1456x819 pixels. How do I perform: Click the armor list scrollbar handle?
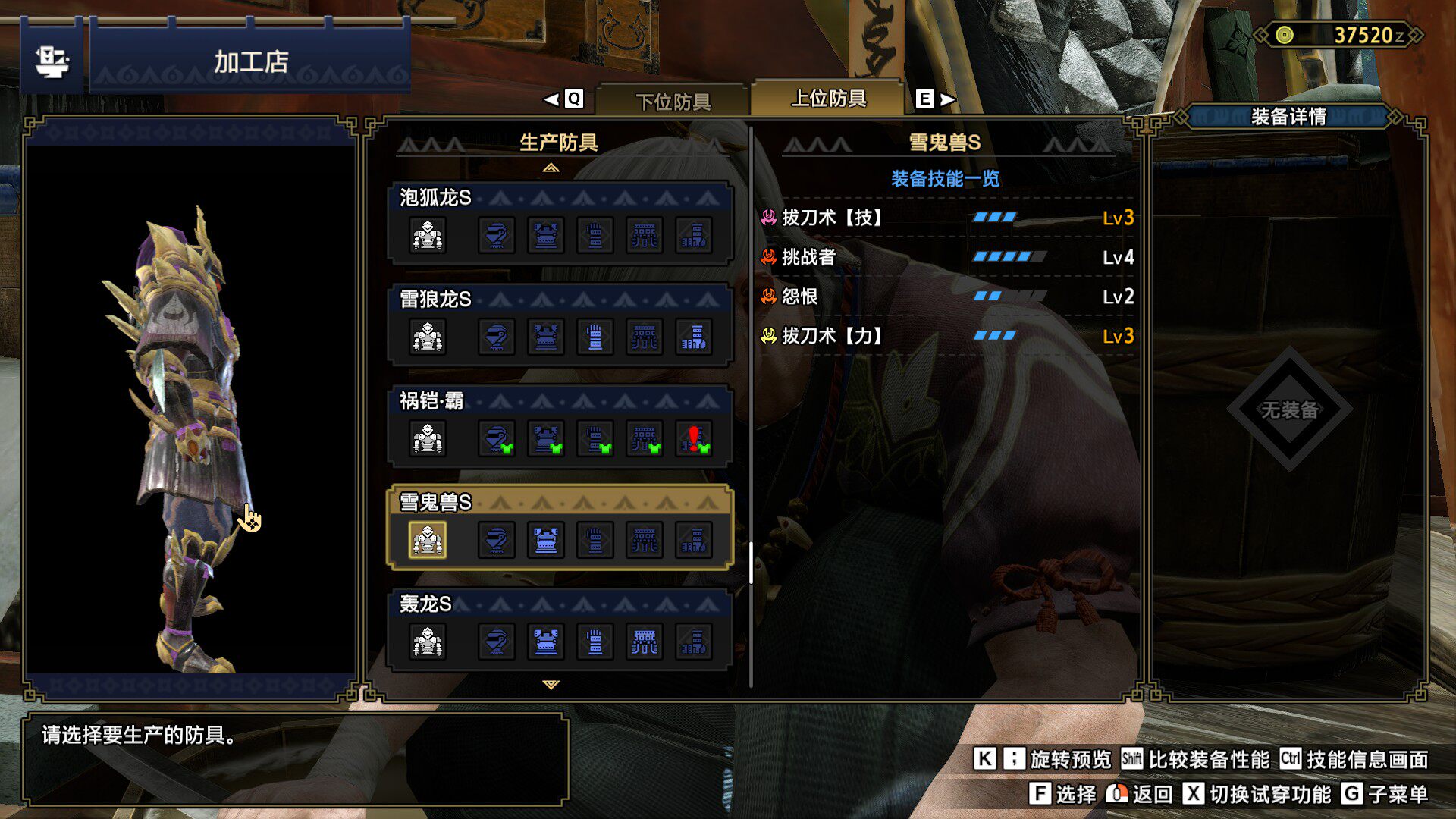(x=751, y=563)
